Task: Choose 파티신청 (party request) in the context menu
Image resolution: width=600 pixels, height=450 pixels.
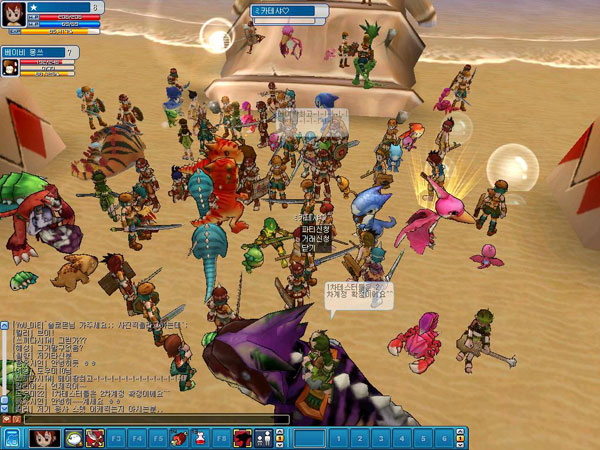Action: click(315, 229)
